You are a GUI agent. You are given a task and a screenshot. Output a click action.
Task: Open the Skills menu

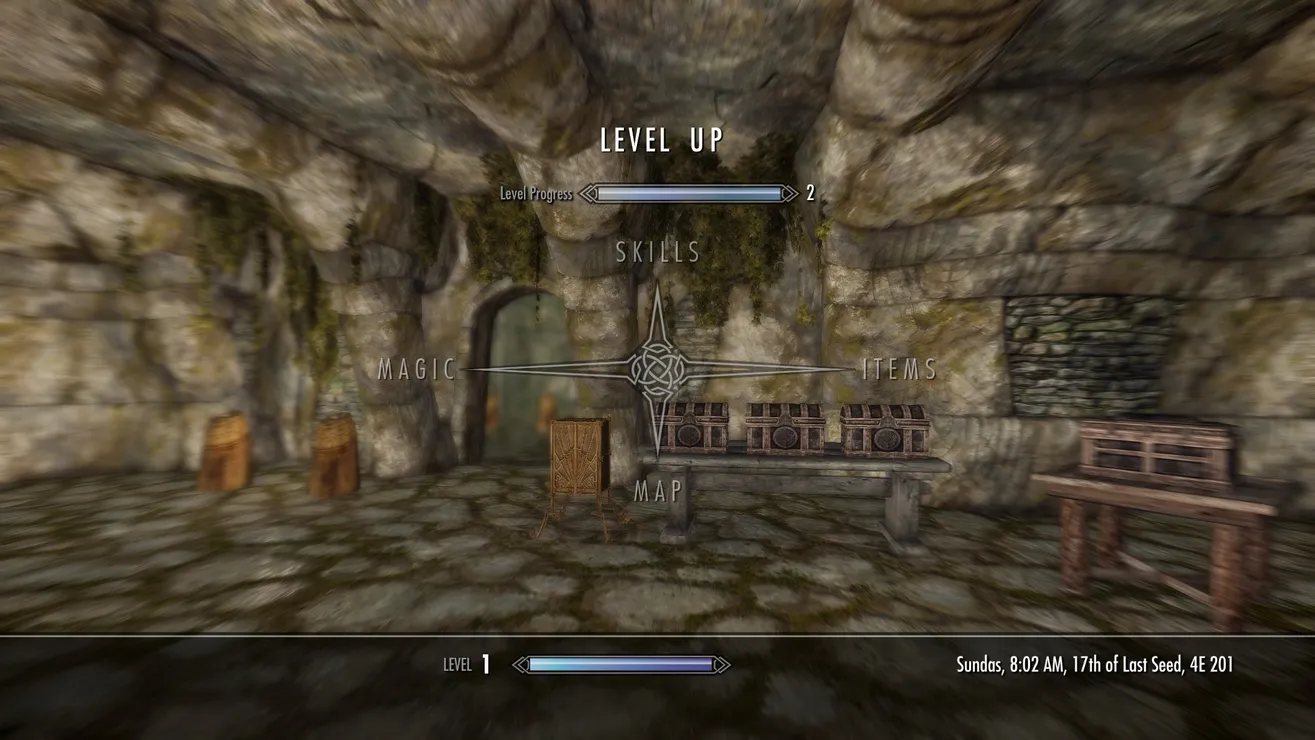(x=658, y=252)
